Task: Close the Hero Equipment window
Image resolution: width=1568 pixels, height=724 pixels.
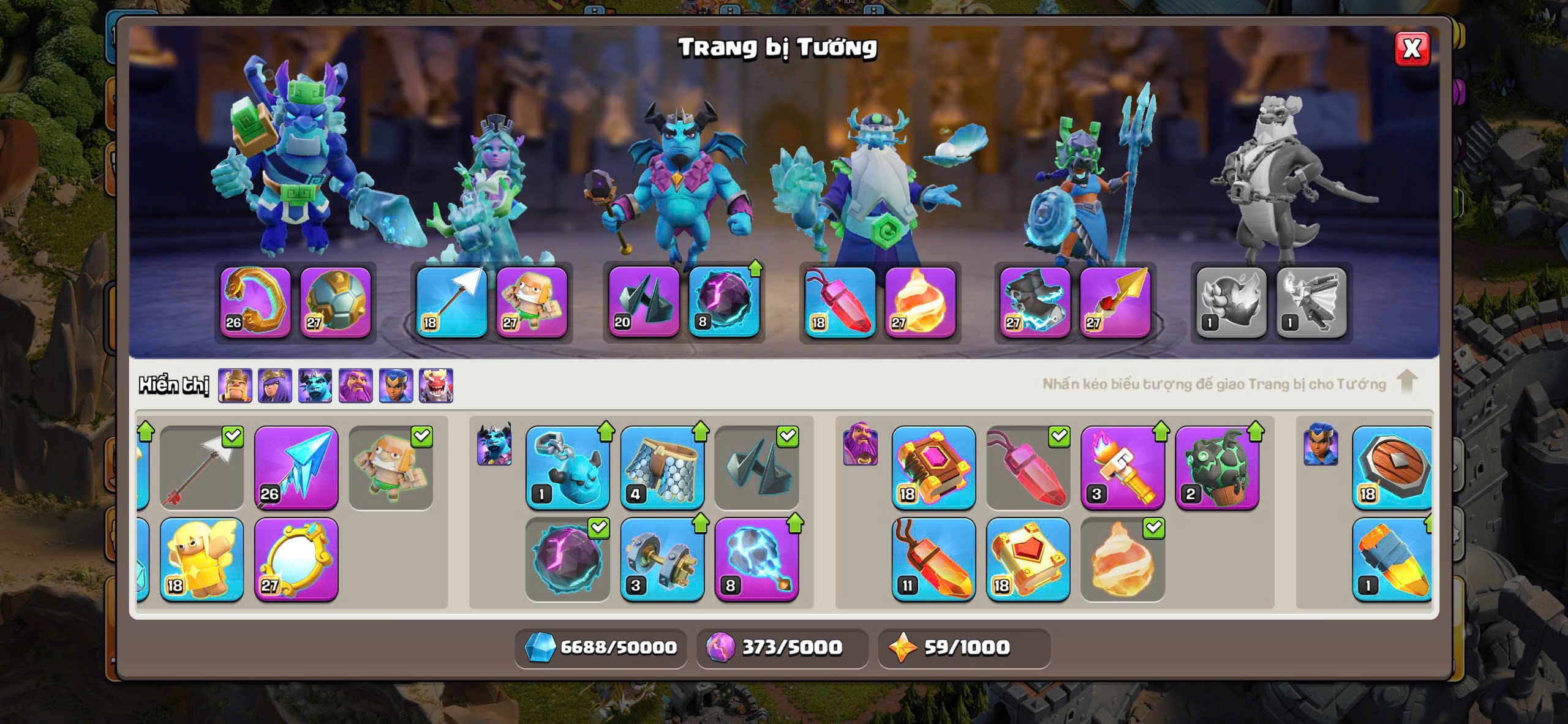Action: tap(1412, 48)
